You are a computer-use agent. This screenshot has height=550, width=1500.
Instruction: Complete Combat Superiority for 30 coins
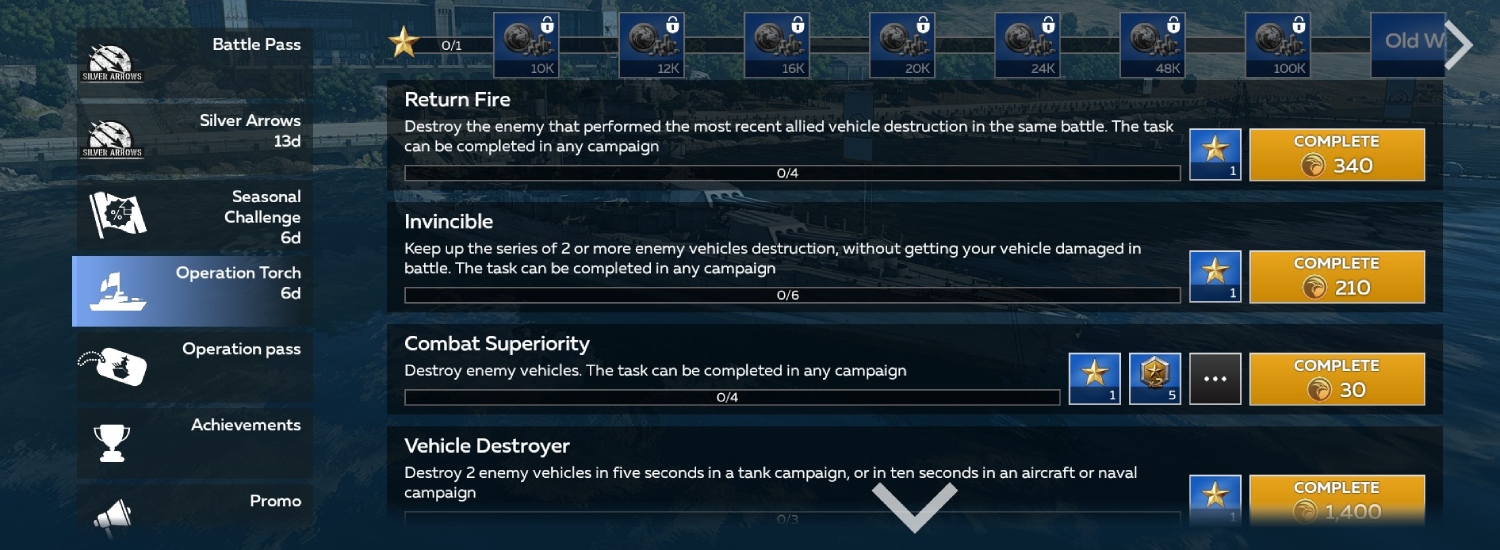pyautogui.click(x=1337, y=379)
